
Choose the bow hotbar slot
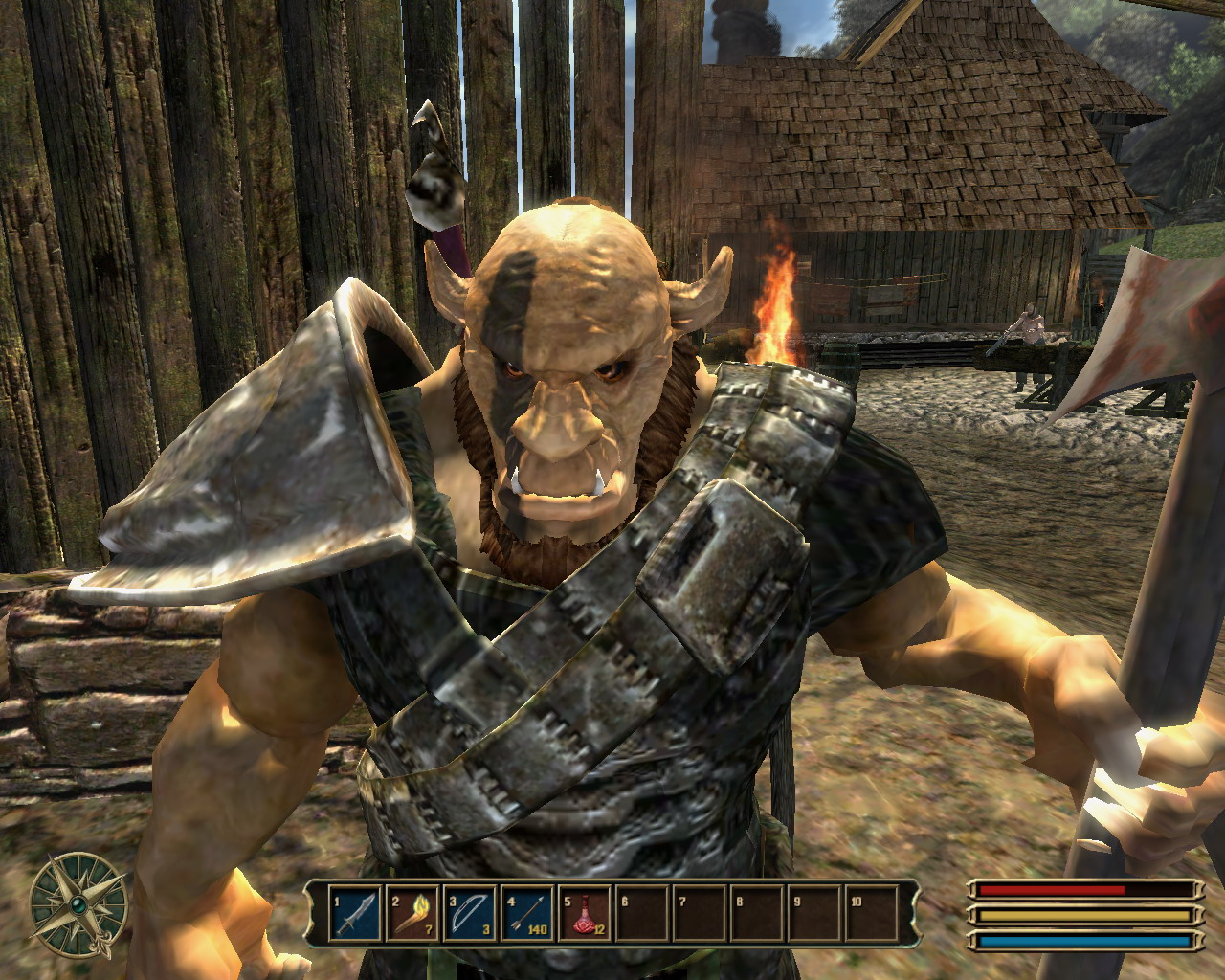click(x=470, y=913)
